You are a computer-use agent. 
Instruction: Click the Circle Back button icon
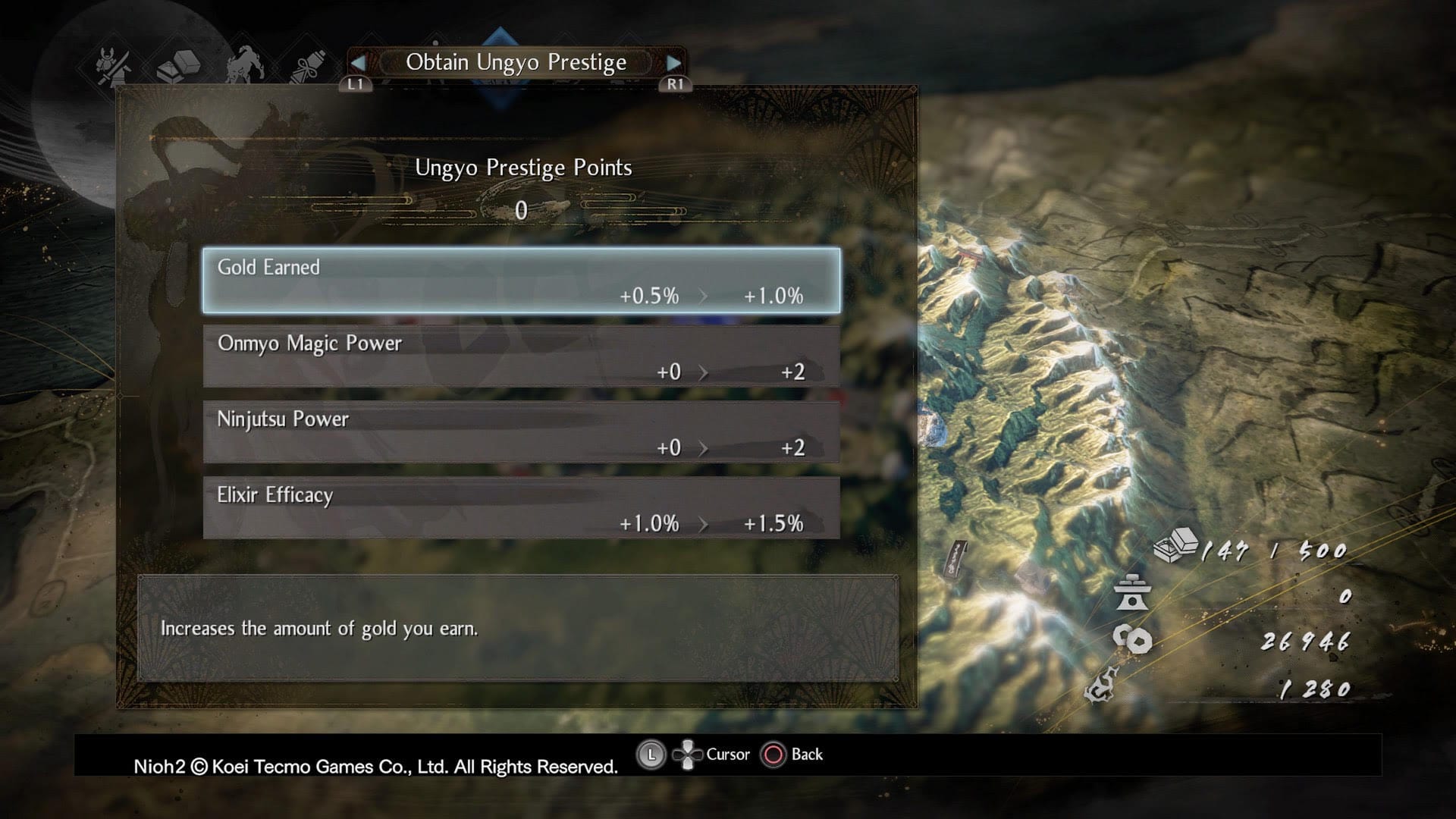coord(773,754)
